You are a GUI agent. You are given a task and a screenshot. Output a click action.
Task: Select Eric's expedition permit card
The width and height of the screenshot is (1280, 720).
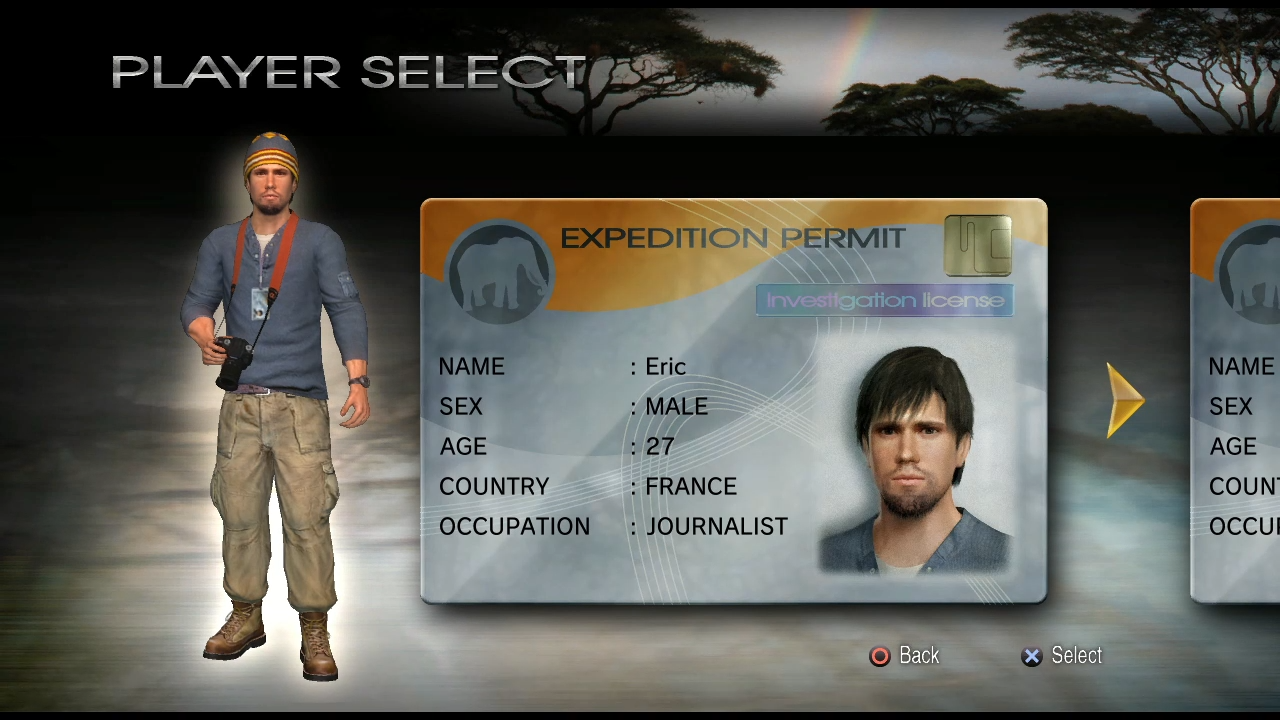coord(733,402)
